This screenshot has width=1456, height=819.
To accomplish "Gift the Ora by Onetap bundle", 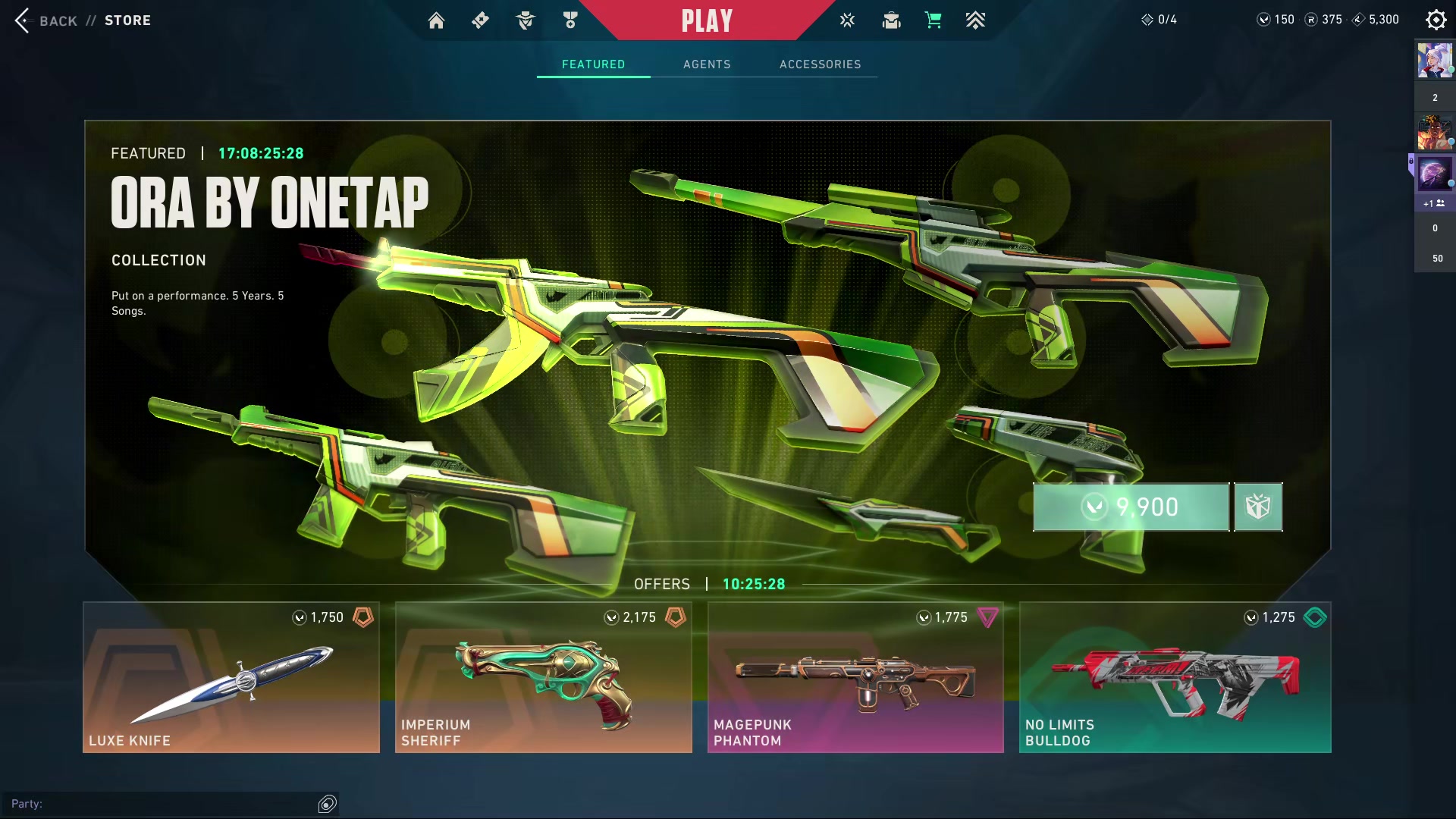I will pyautogui.click(x=1258, y=507).
